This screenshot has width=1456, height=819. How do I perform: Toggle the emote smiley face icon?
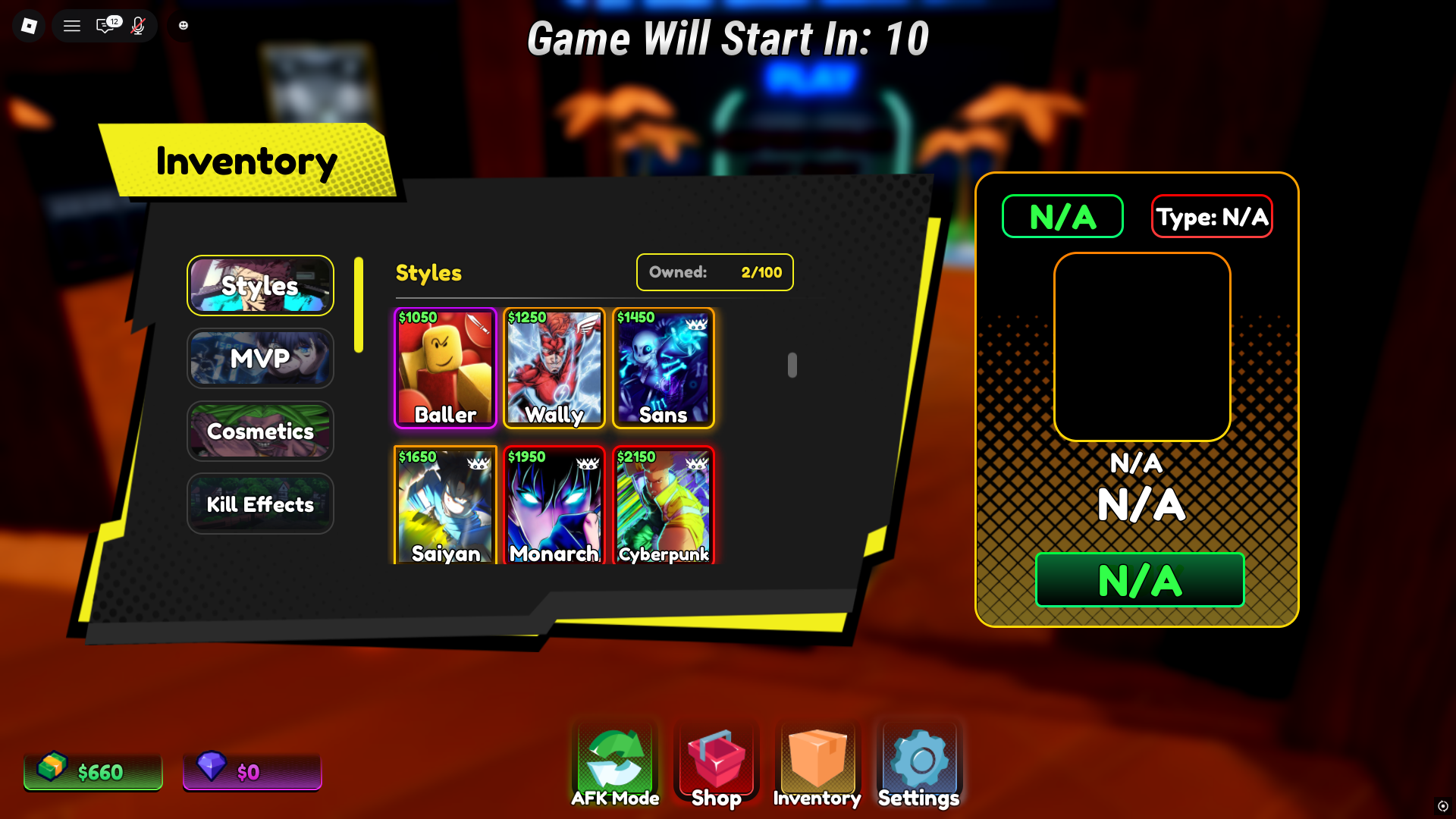(182, 25)
